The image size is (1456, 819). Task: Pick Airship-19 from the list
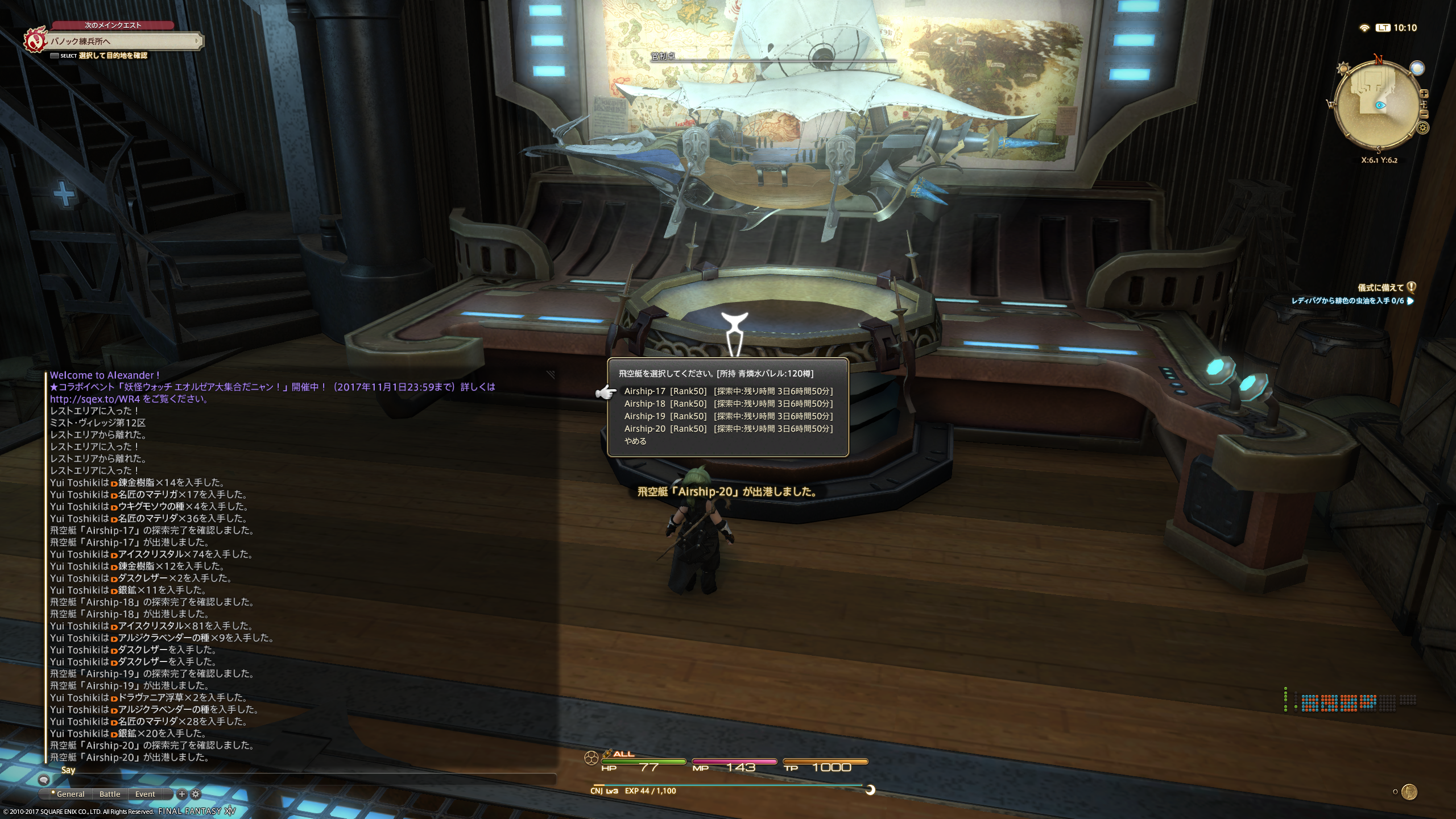point(727,416)
